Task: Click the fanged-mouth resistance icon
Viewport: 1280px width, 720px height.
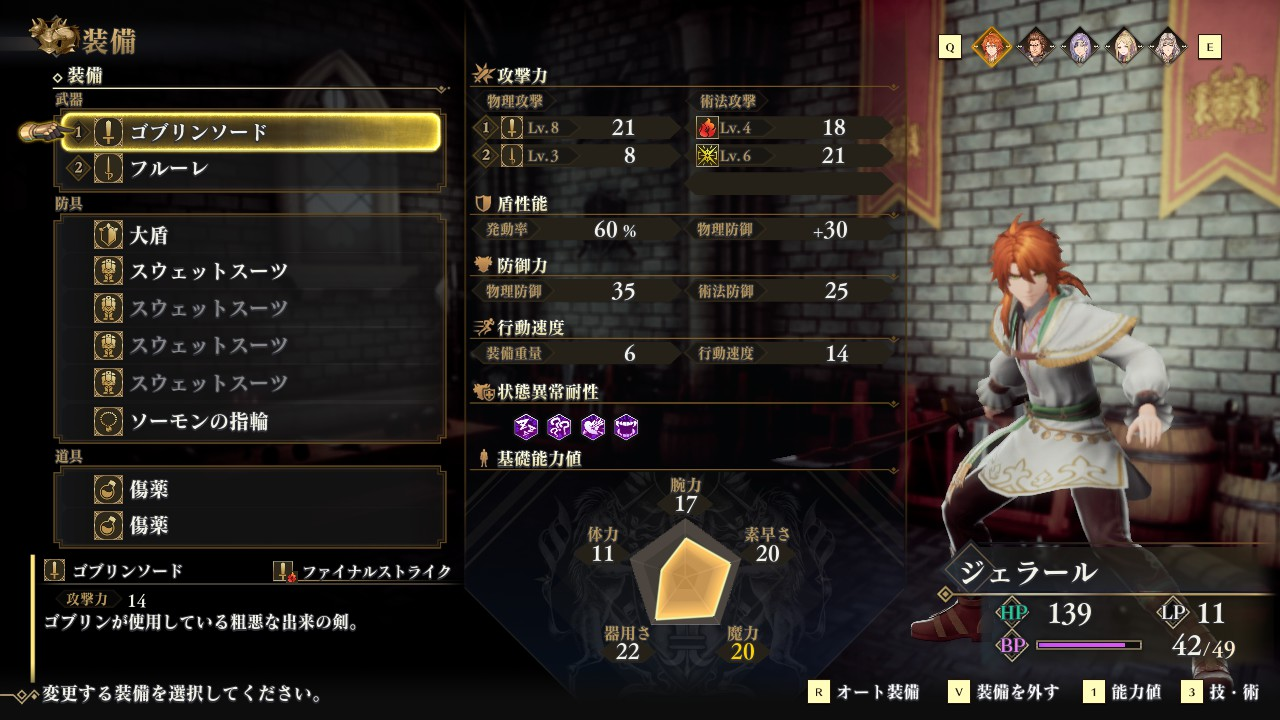Action: 626,427
